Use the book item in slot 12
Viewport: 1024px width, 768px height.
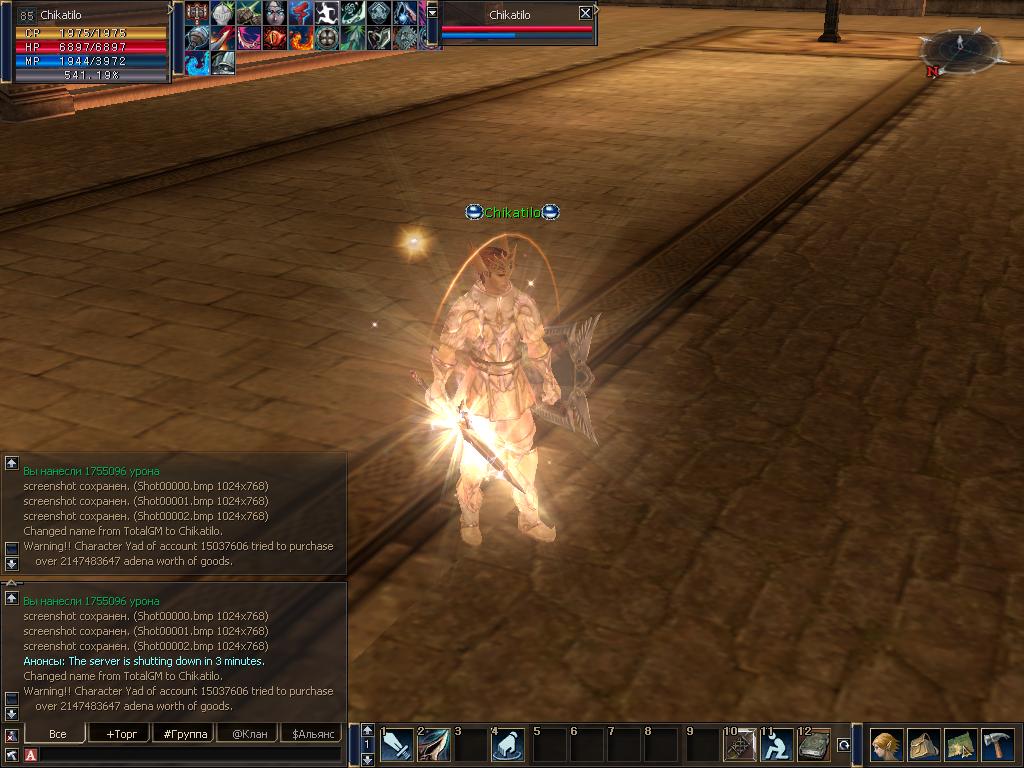814,745
